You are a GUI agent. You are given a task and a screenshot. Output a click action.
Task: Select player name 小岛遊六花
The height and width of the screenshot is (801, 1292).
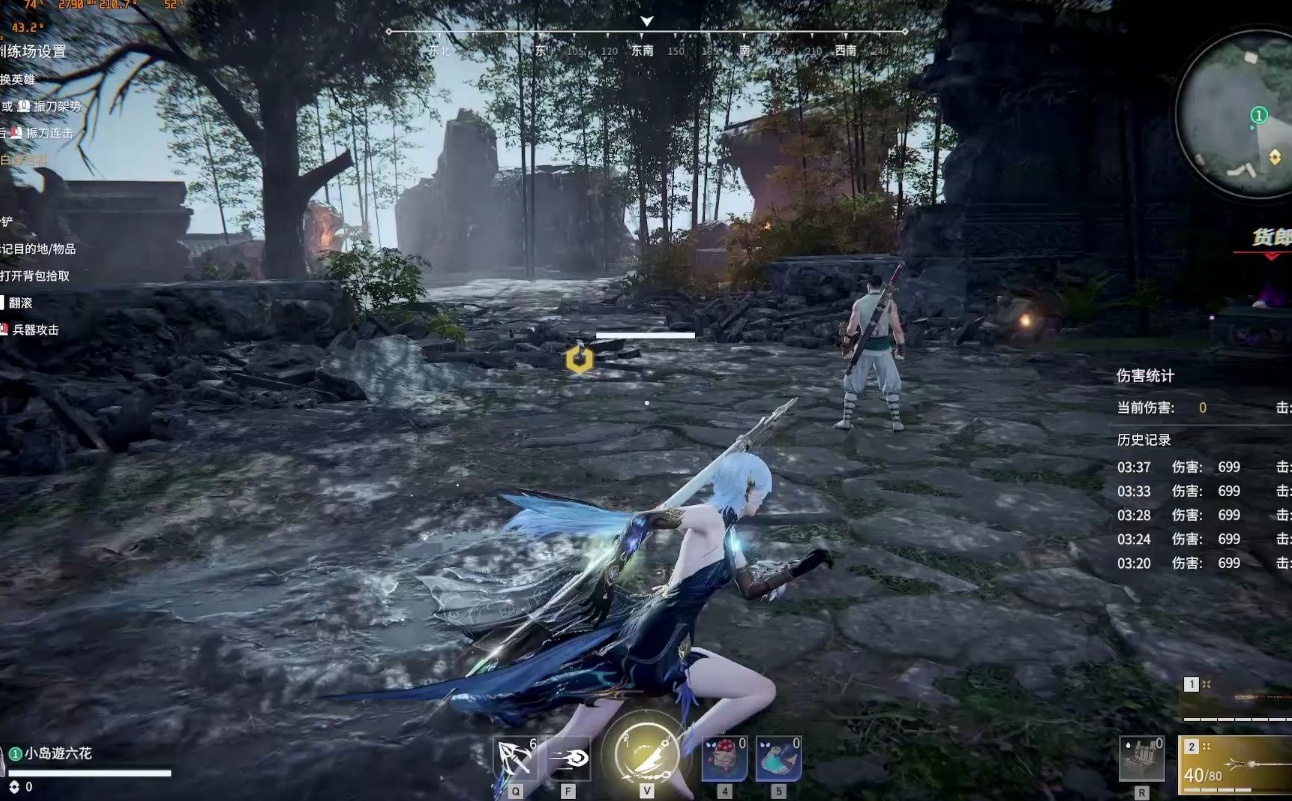(x=58, y=753)
